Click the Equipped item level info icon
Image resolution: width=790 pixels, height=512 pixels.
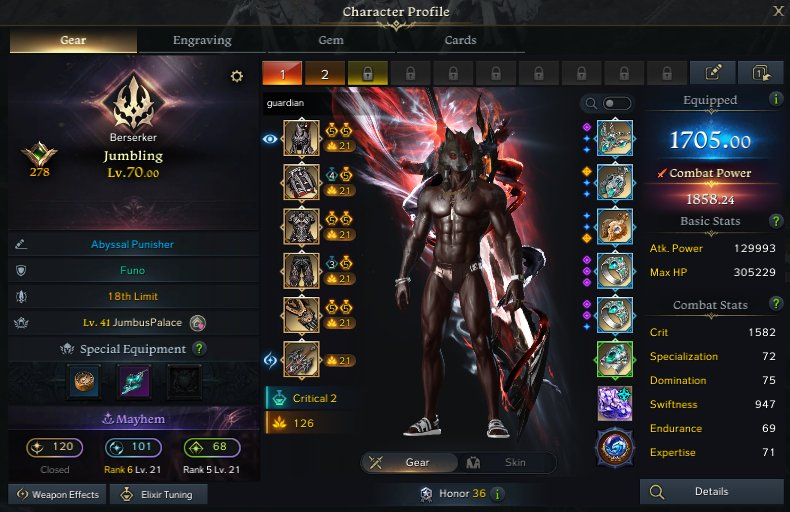776,99
